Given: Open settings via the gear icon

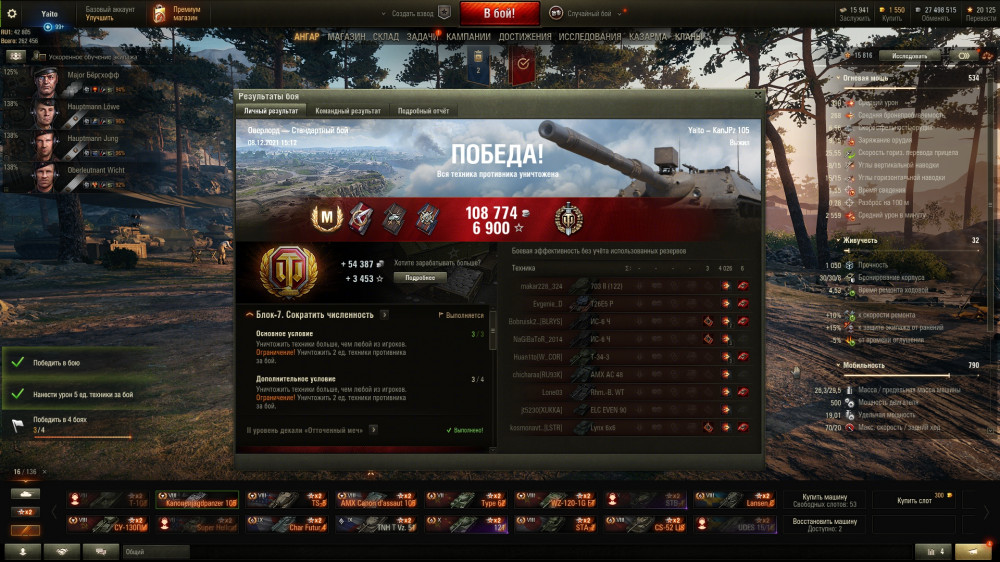Looking at the screenshot, I should pos(12,13).
